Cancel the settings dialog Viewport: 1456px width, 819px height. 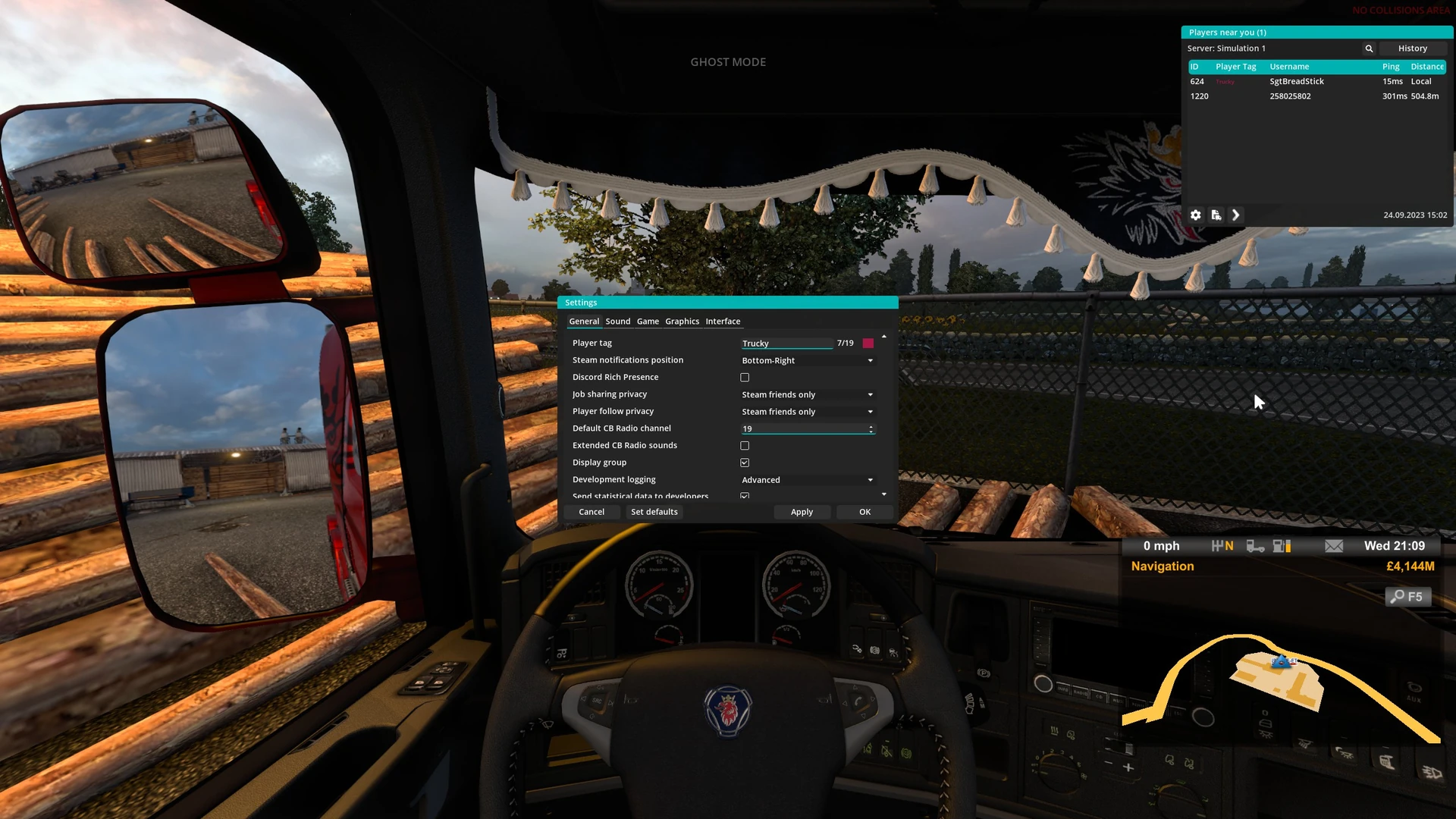(x=591, y=512)
